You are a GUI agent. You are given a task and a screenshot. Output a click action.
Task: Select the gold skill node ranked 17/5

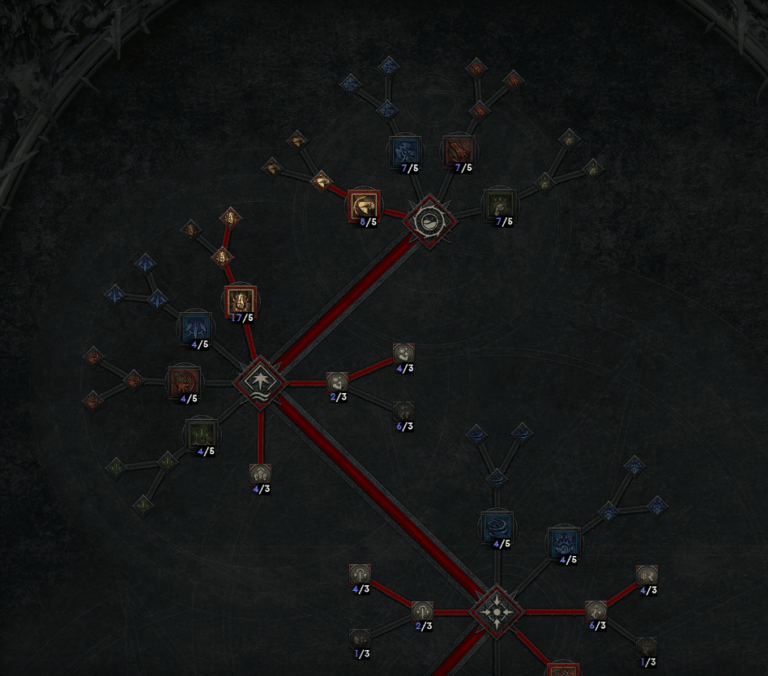pyautogui.click(x=240, y=301)
